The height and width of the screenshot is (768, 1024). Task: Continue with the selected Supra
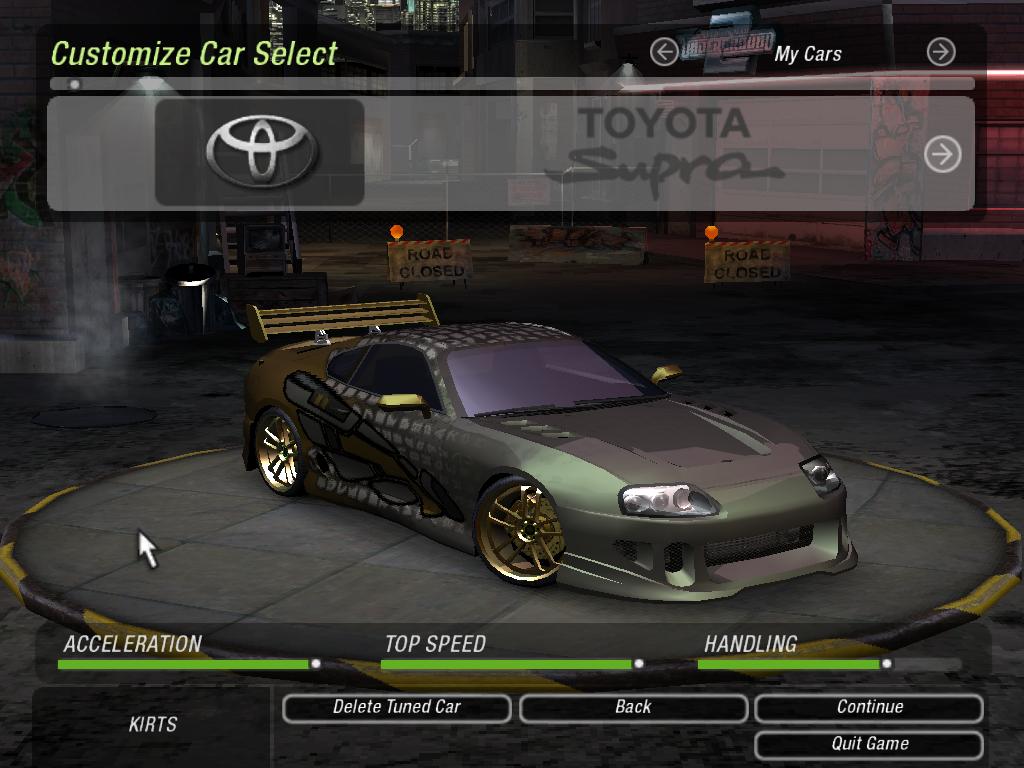869,708
